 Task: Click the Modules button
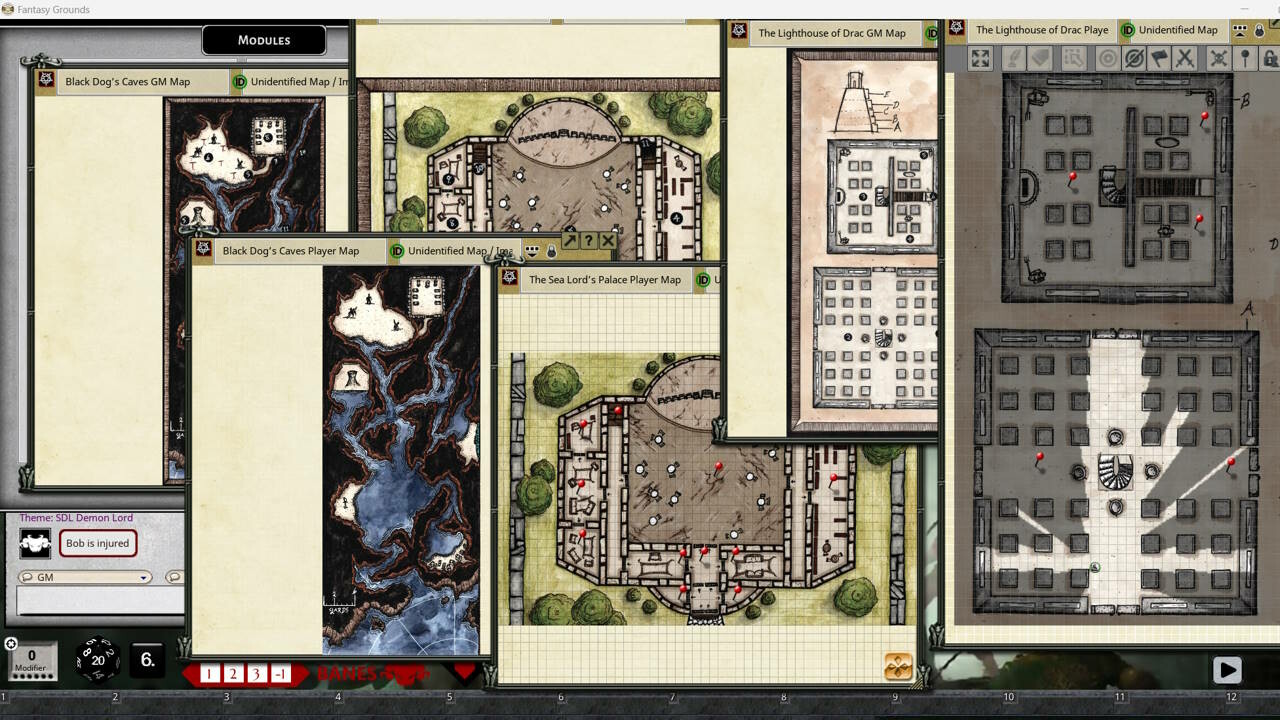coord(263,40)
